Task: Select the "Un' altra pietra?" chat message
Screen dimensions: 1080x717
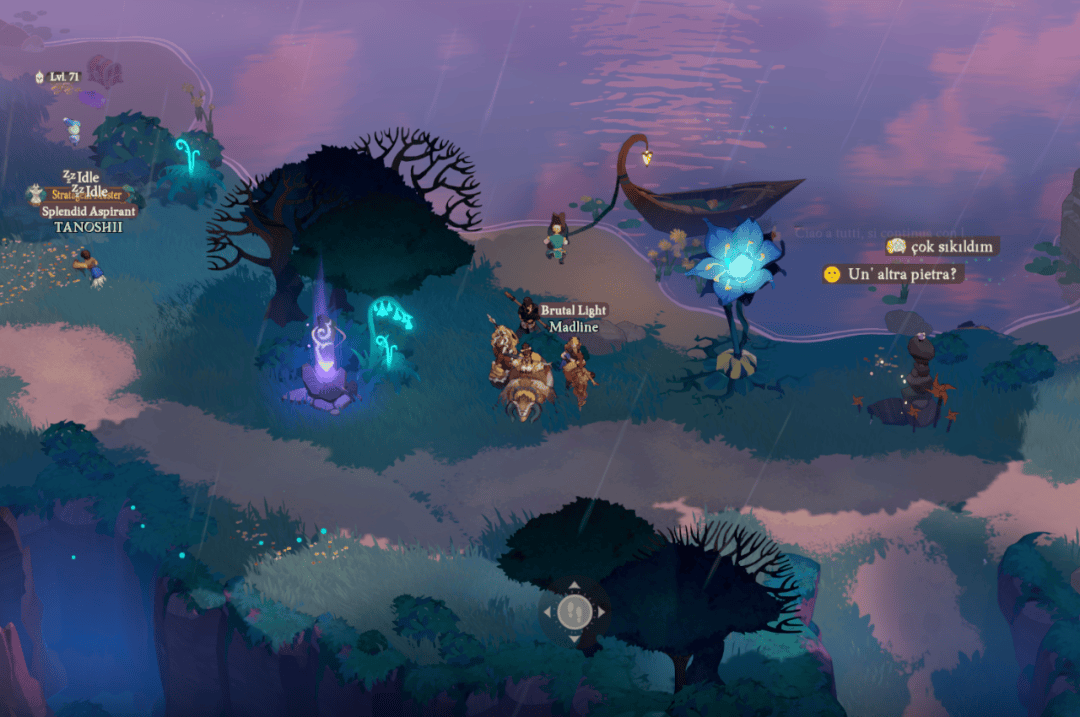Action: 893,273
